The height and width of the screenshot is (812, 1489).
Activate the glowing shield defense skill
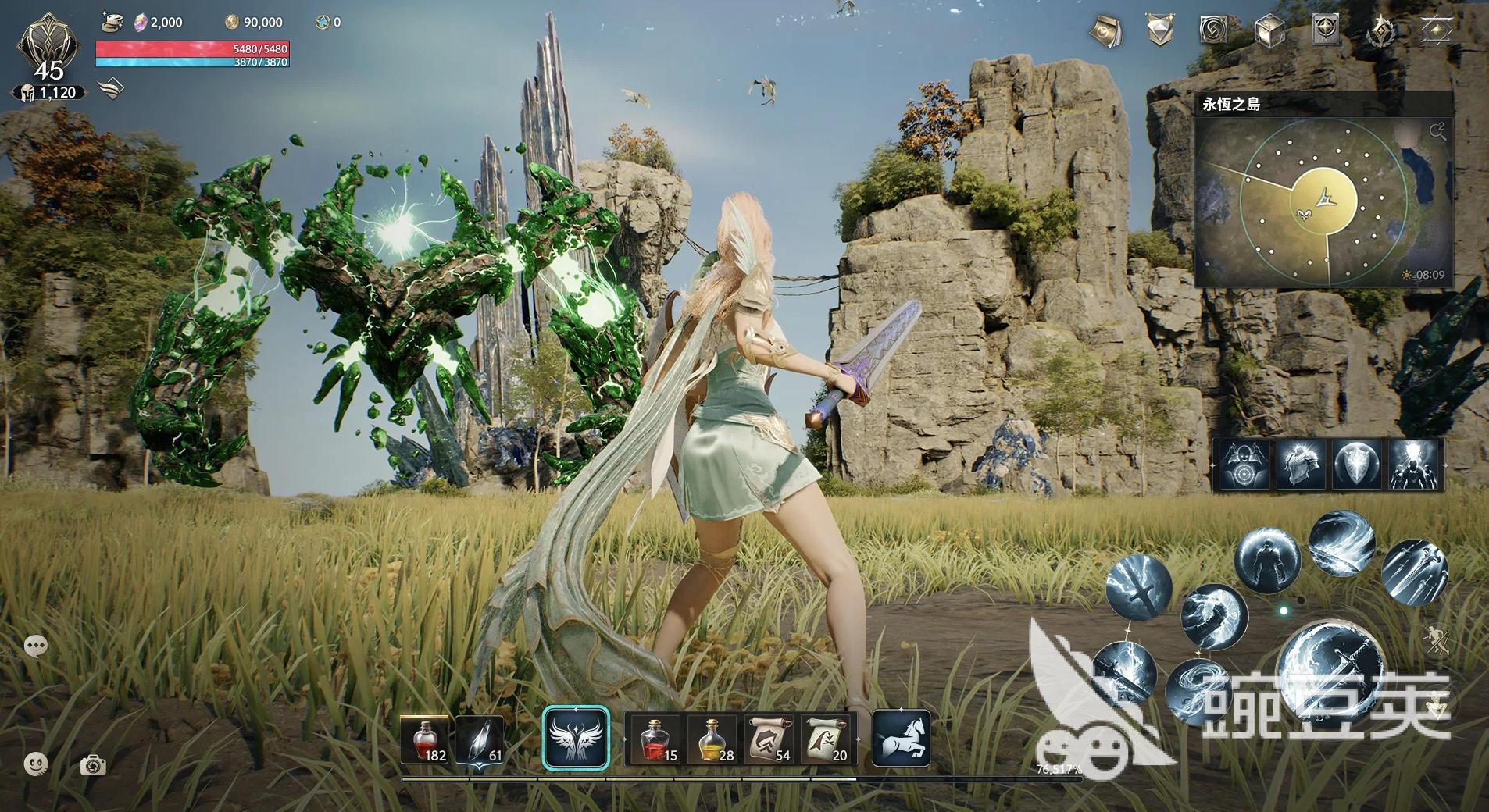click(x=1356, y=465)
